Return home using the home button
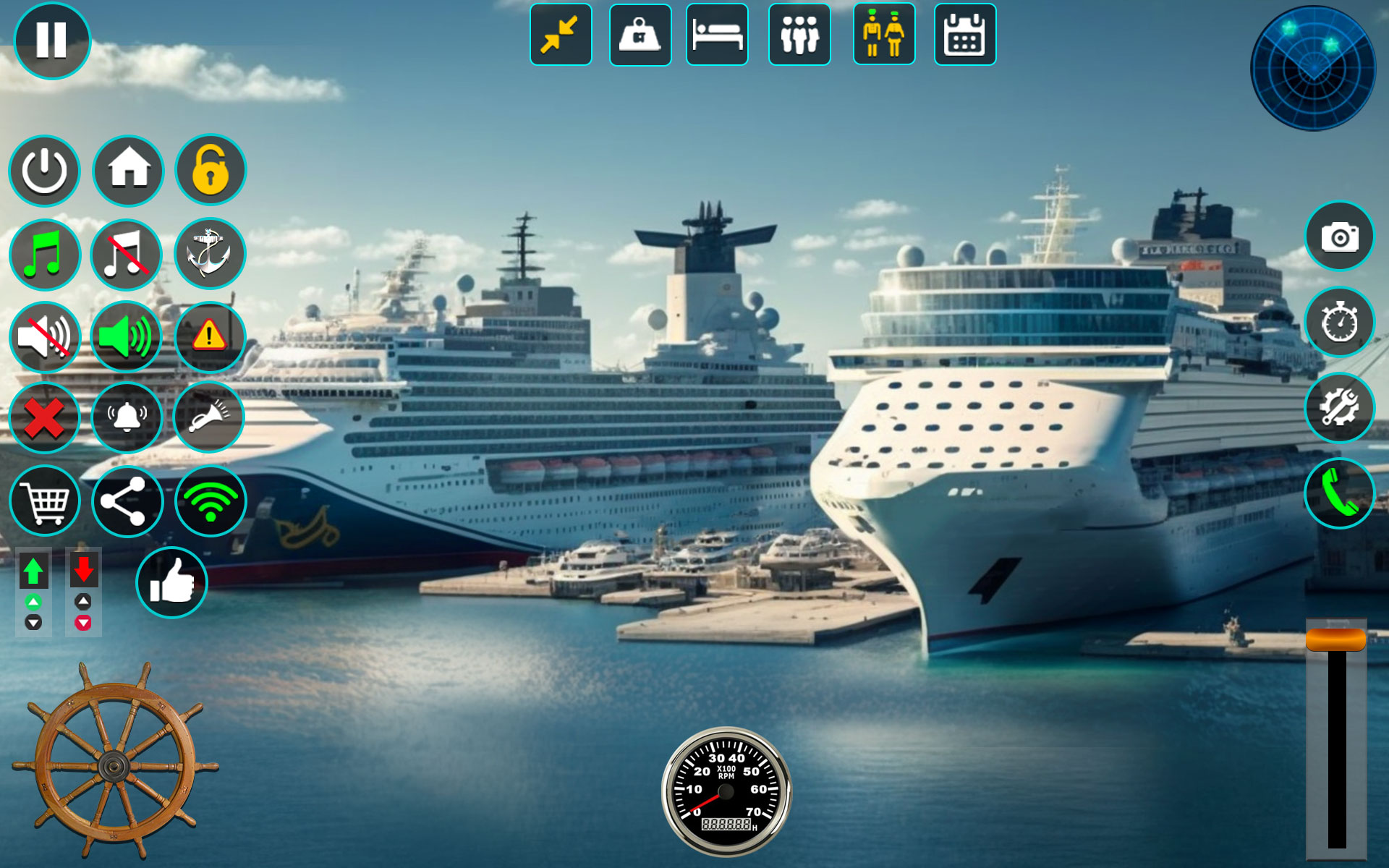Viewport: 1389px width, 868px height. [x=127, y=171]
